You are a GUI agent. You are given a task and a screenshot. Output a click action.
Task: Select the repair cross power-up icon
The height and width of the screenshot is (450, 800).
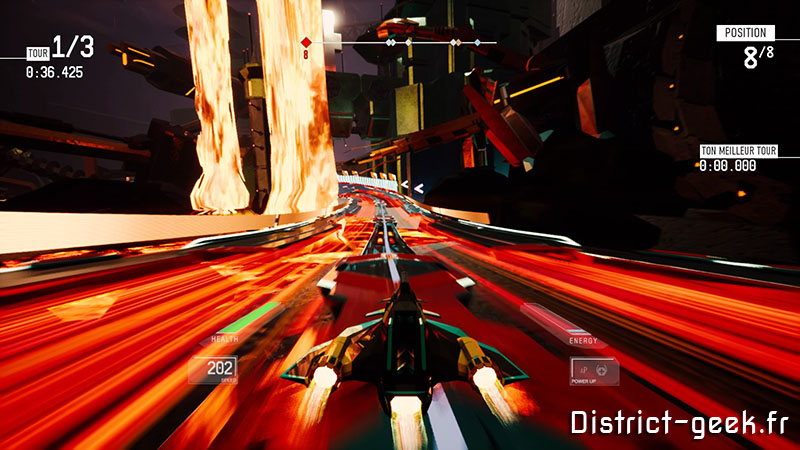(x=601, y=368)
